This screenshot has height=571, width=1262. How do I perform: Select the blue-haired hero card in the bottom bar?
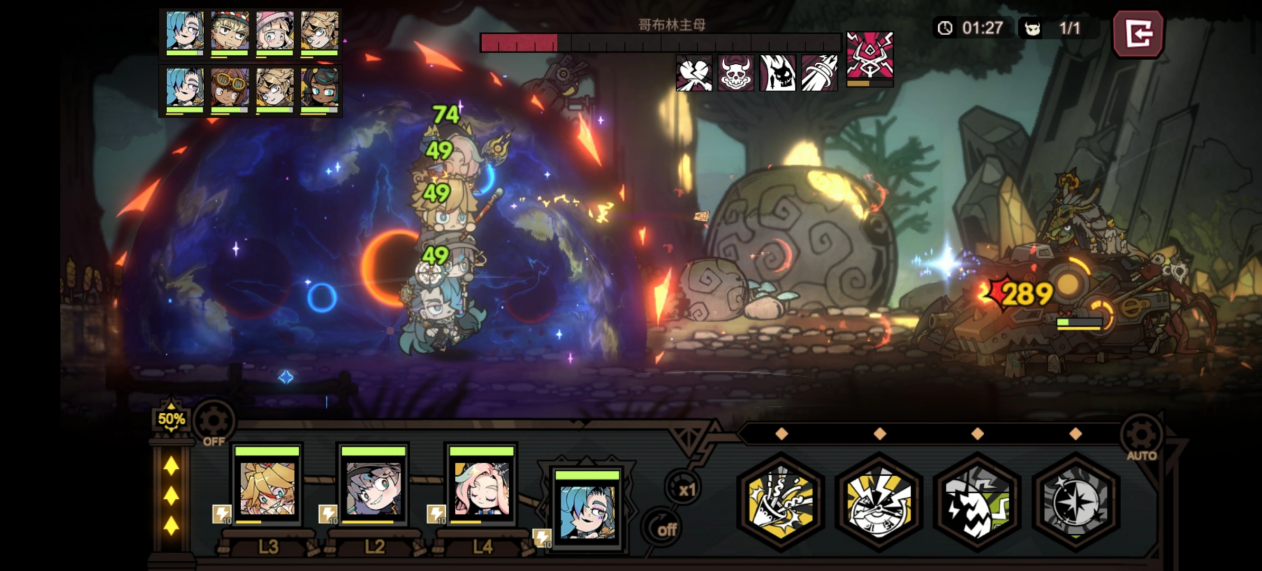(587, 508)
